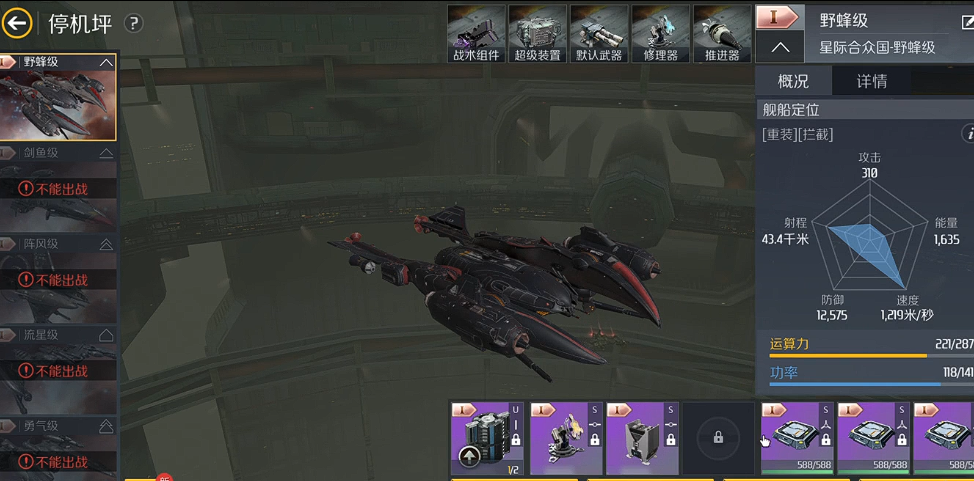Open the external link icon beside 野蜂级

(967, 21)
